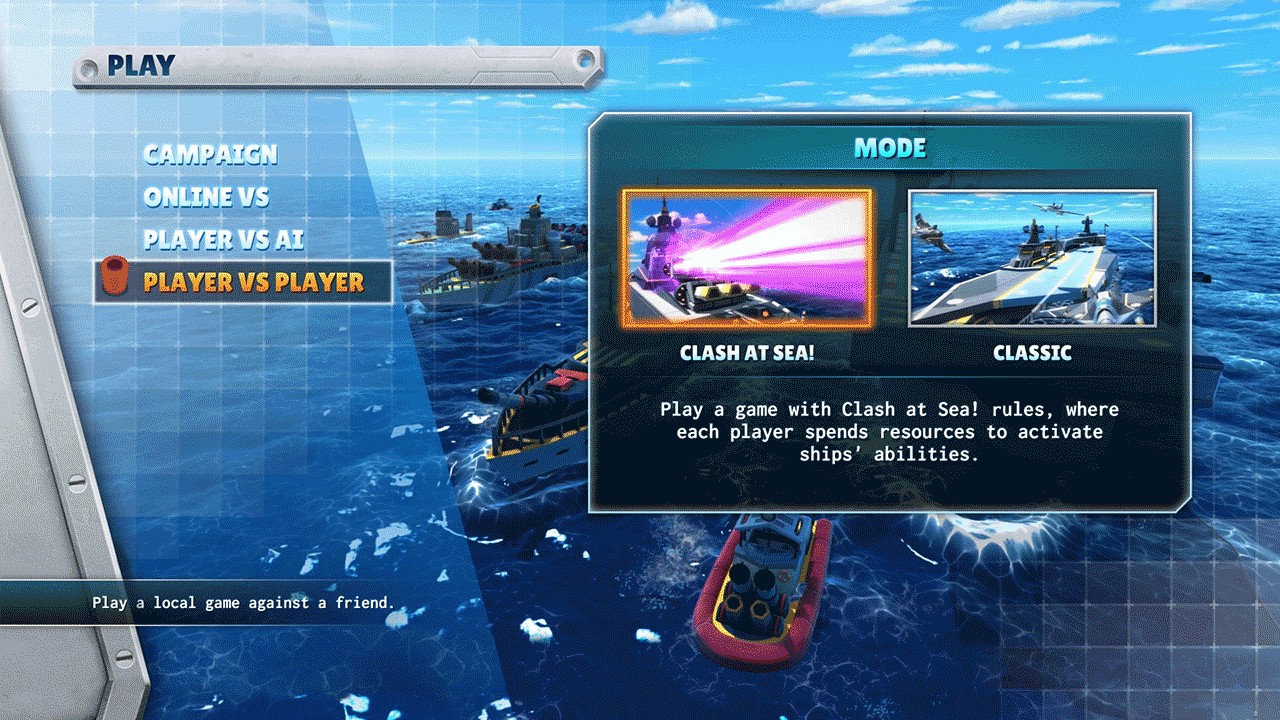Choose Online VS from the play menu
The image size is (1280, 720).
click(207, 197)
